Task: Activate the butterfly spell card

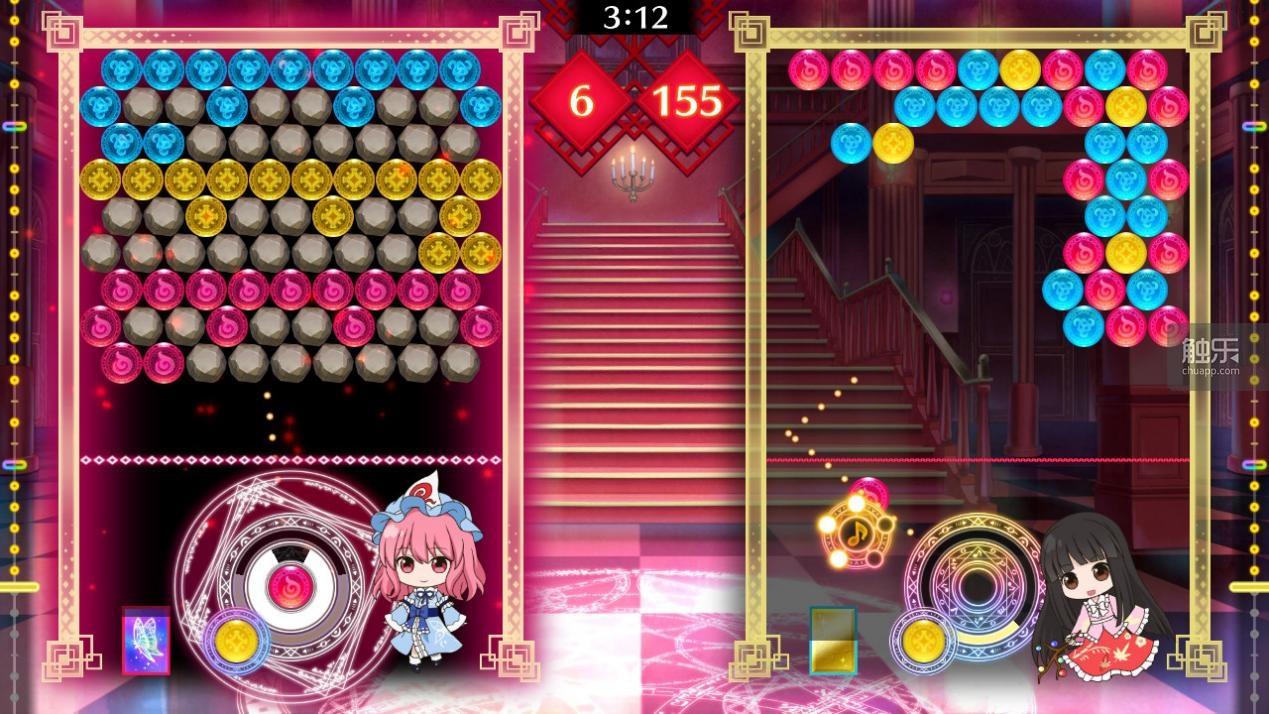Action: pos(146,639)
